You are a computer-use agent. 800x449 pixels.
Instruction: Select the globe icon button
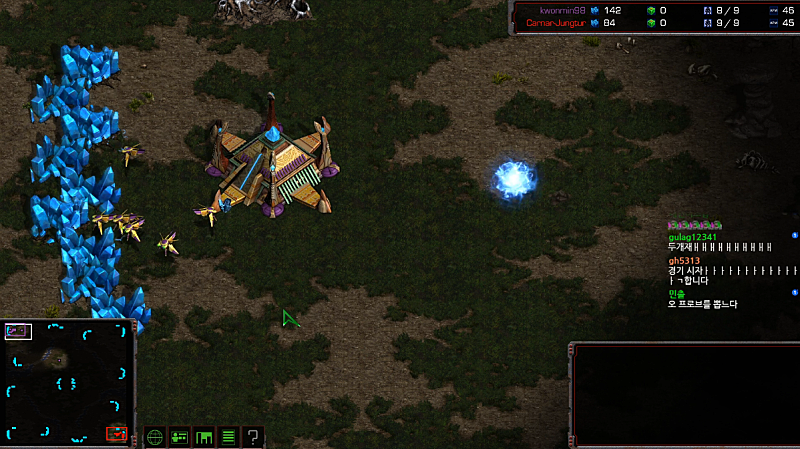(x=154, y=437)
